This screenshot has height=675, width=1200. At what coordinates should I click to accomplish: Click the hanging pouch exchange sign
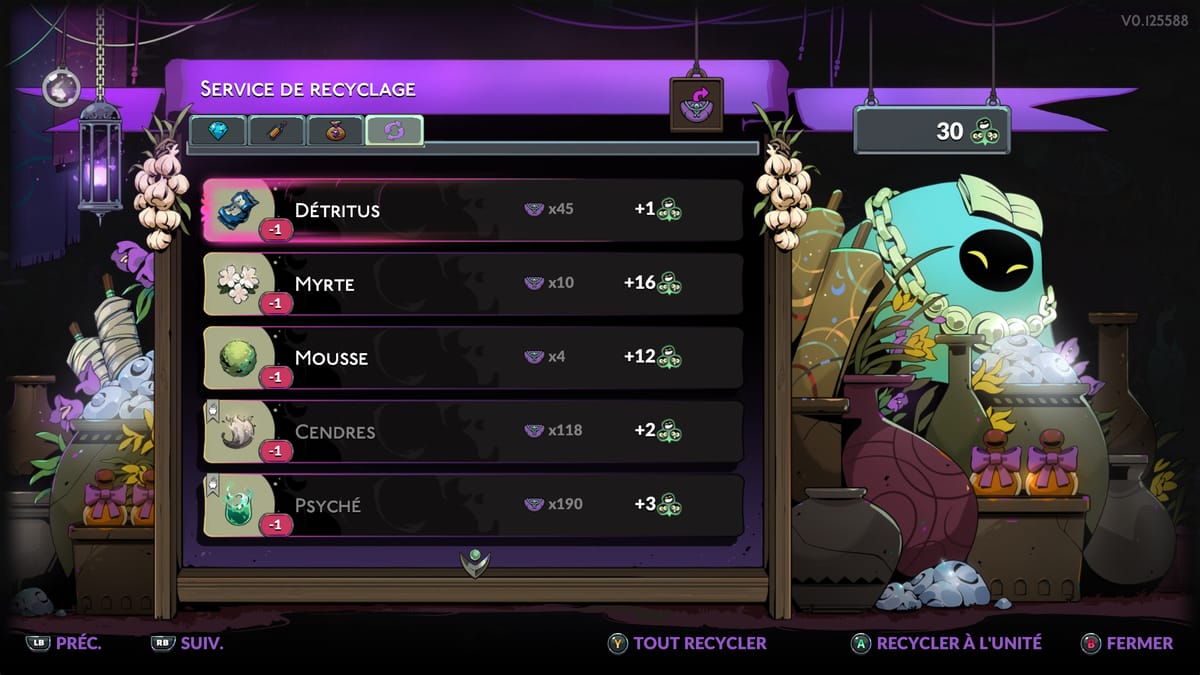pyautogui.click(x=697, y=105)
